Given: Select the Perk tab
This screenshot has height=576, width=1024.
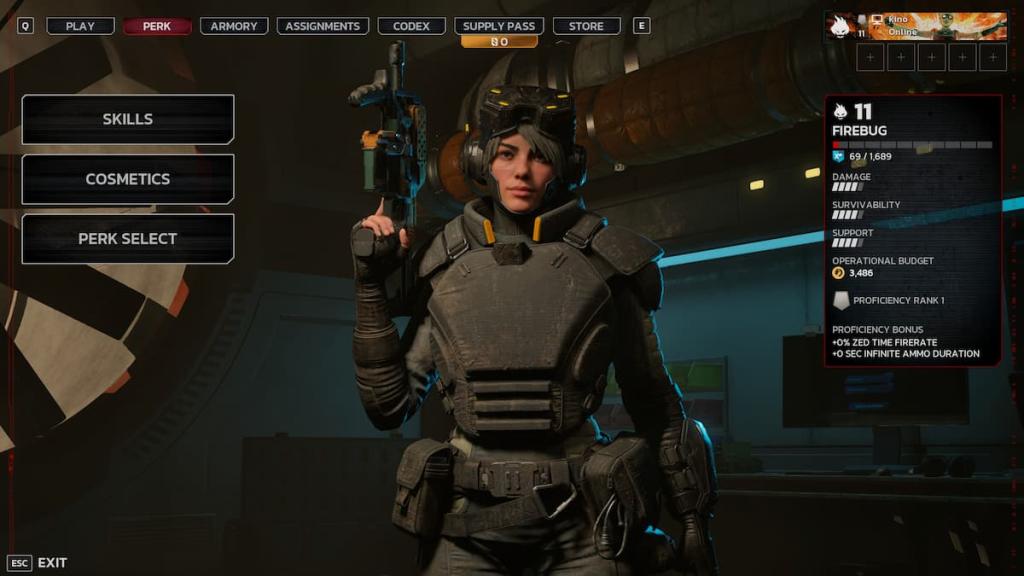Looking at the screenshot, I should pos(157,26).
